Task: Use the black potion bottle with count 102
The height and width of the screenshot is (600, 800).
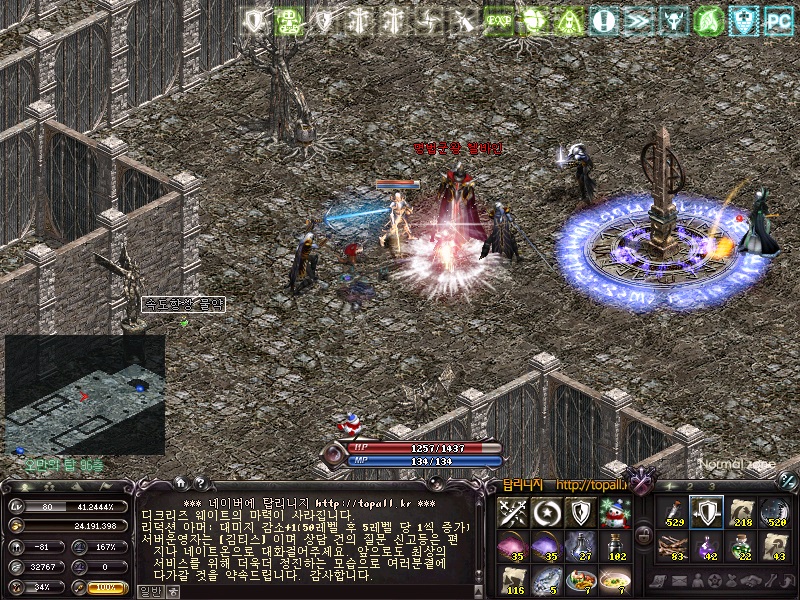Action: pos(616,546)
